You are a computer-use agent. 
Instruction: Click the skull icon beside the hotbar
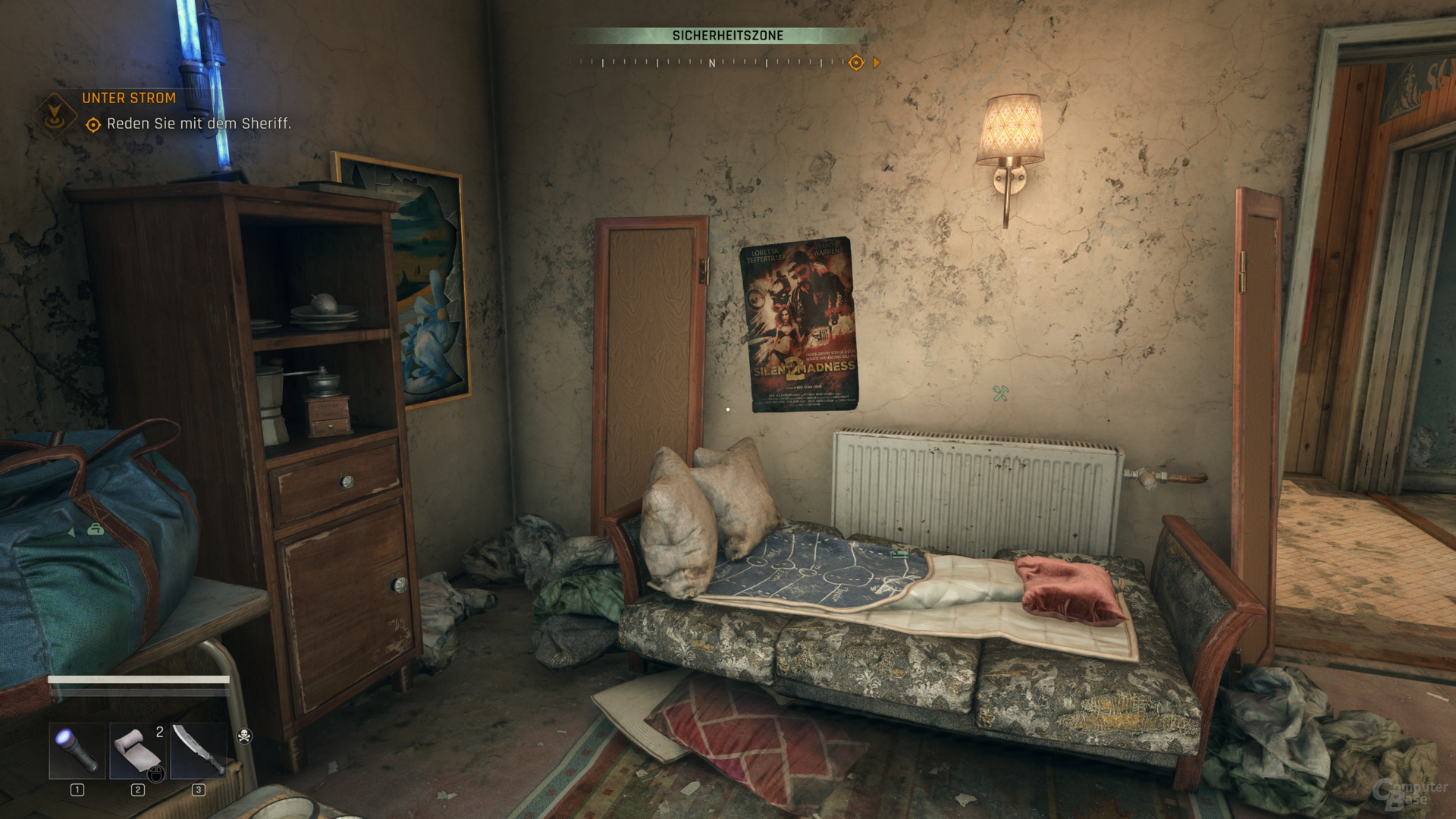coord(244,735)
